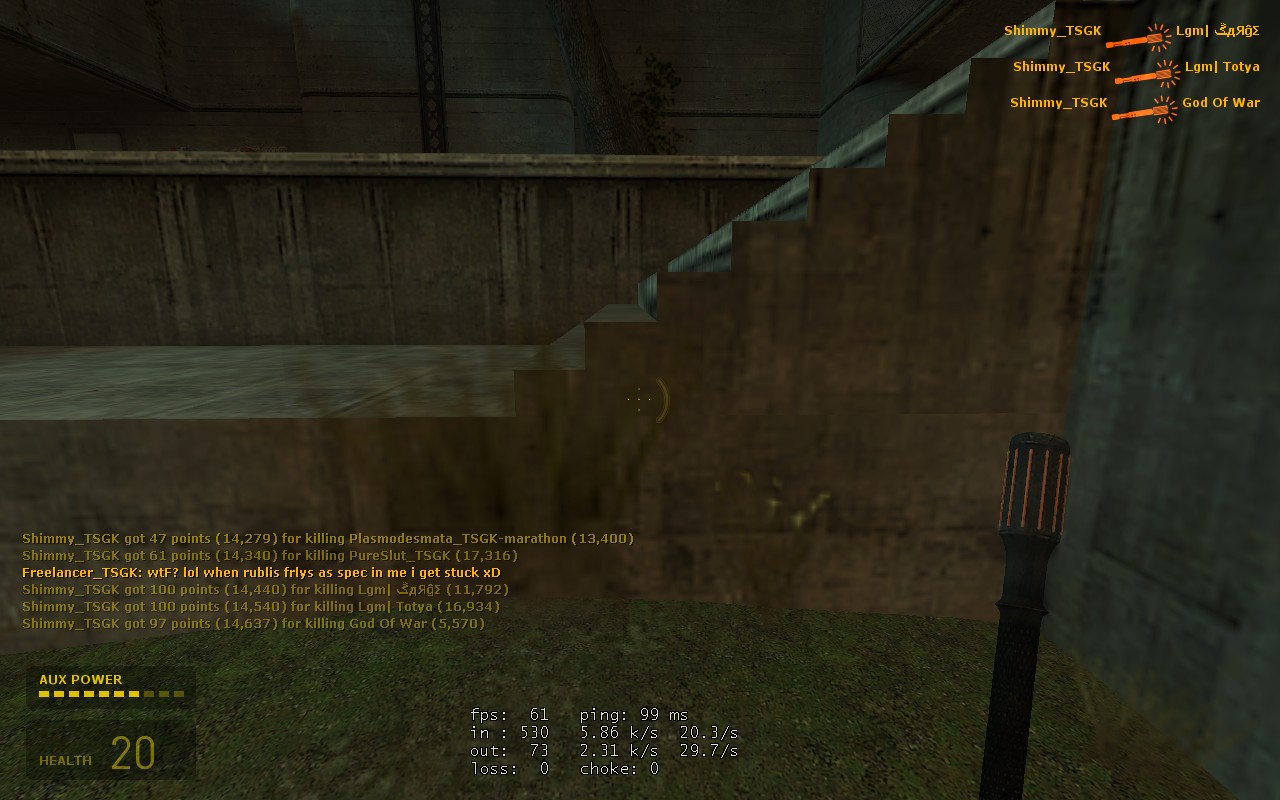This screenshot has height=800, width=1280.
Task: Click the kill line mentioning PureSlut_TSGK
Action: (x=270, y=555)
